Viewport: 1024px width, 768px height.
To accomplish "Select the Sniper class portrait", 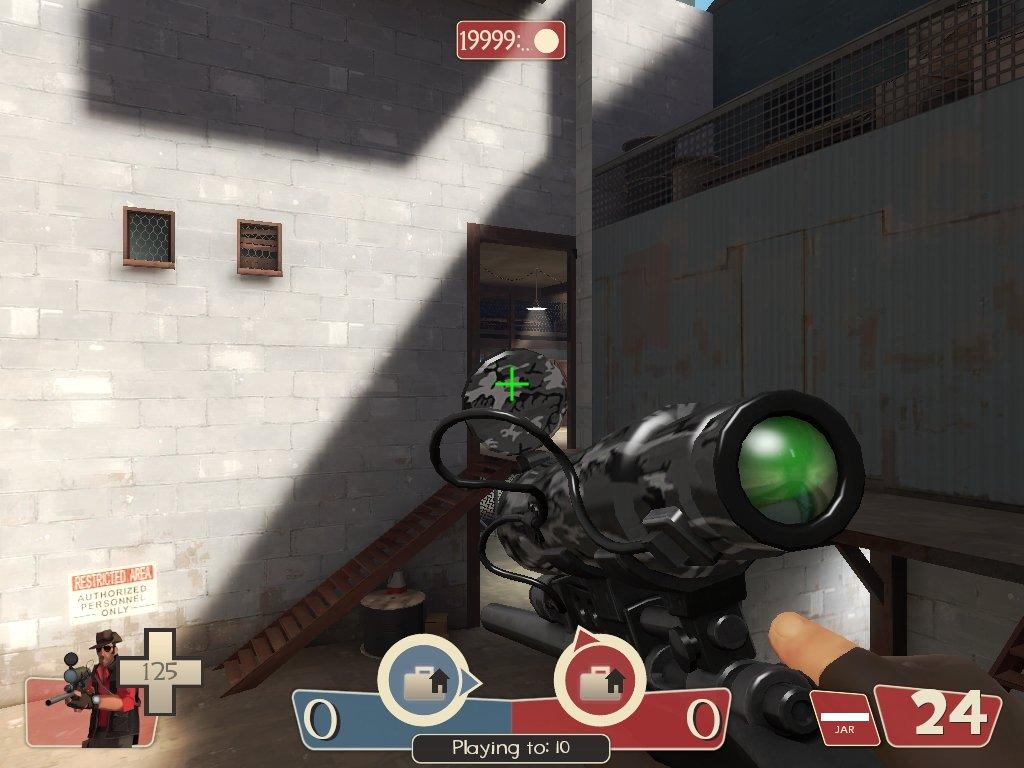I will pyautogui.click(x=96, y=692).
